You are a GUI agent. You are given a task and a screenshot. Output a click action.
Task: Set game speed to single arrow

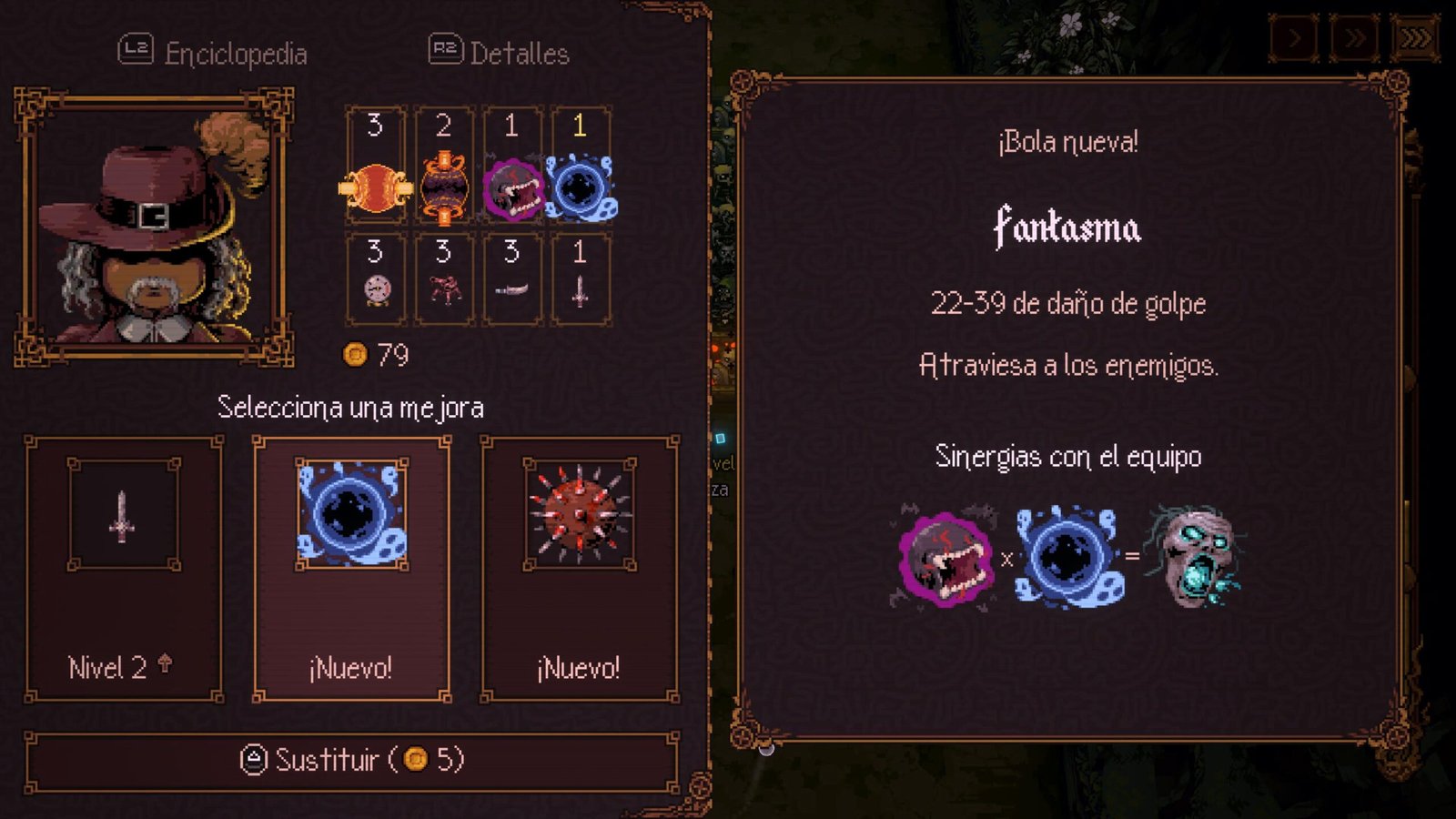pyautogui.click(x=1294, y=38)
